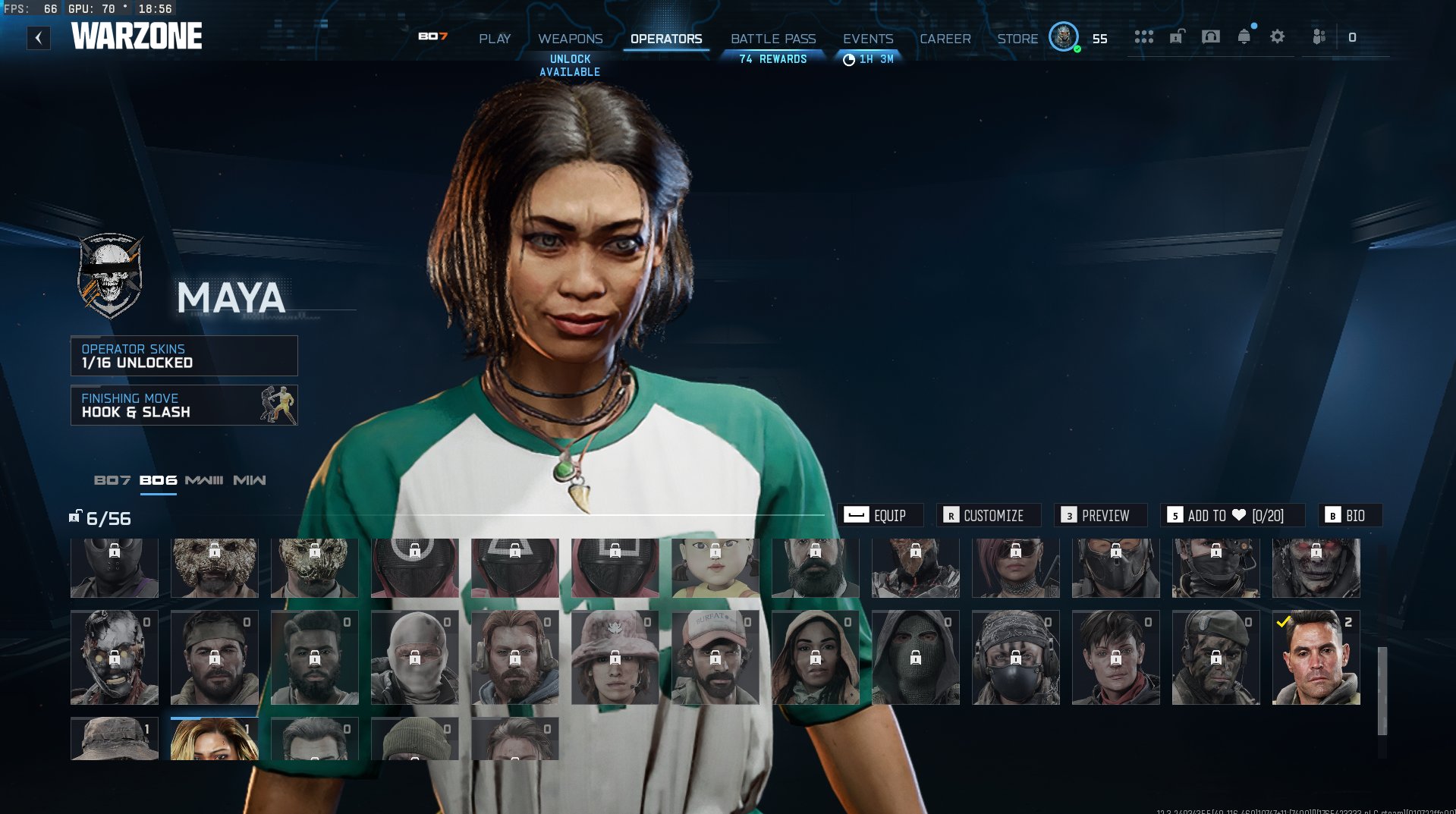Open the Battle Pass tab
The height and width of the screenshot is (814, 1456).
click(x=773, y=39)
